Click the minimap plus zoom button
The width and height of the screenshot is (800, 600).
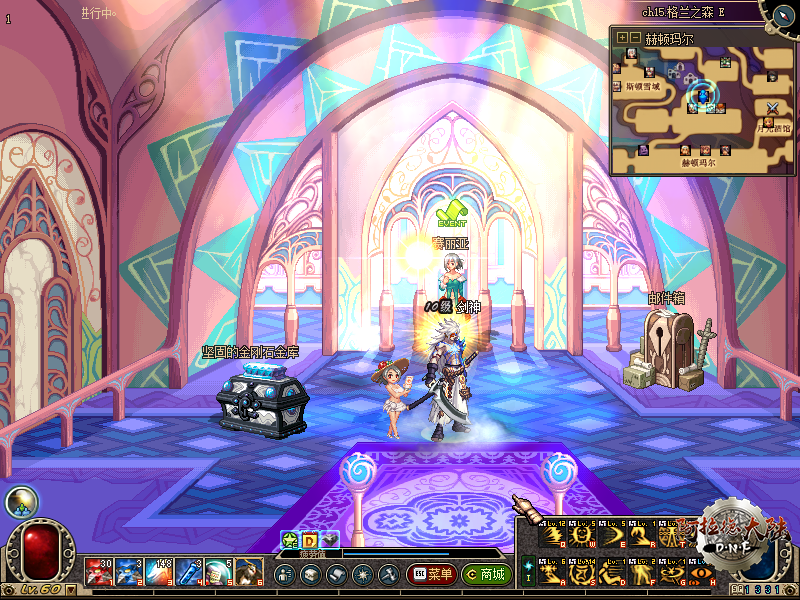tap(622, 37)
